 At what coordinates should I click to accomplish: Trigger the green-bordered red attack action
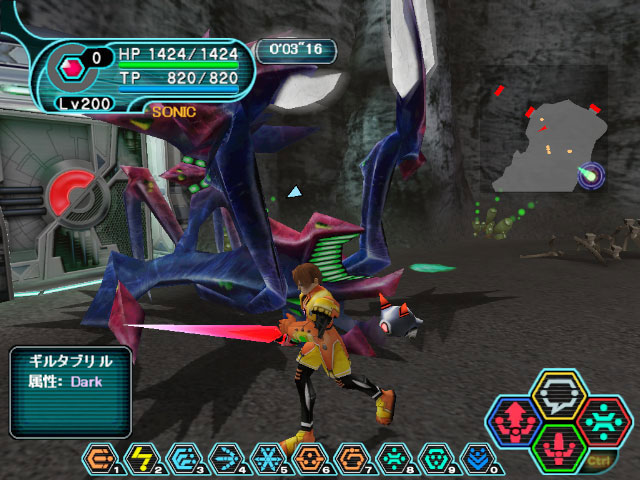point(559,445)
